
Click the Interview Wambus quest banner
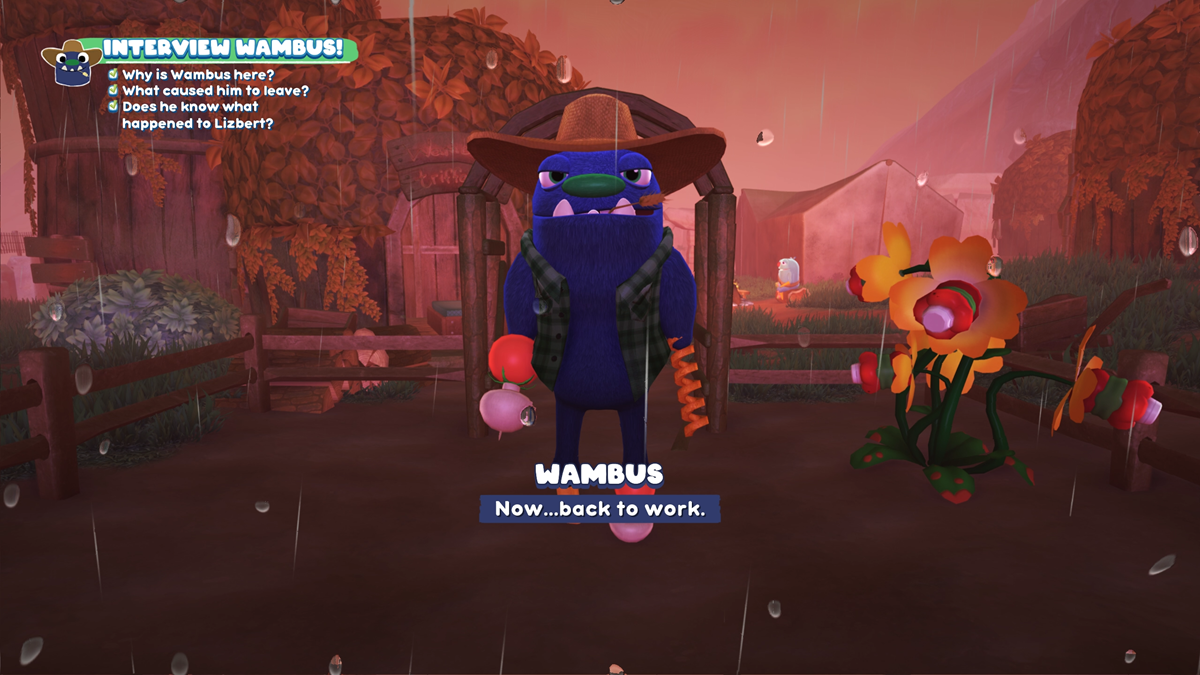pos(224,49)
